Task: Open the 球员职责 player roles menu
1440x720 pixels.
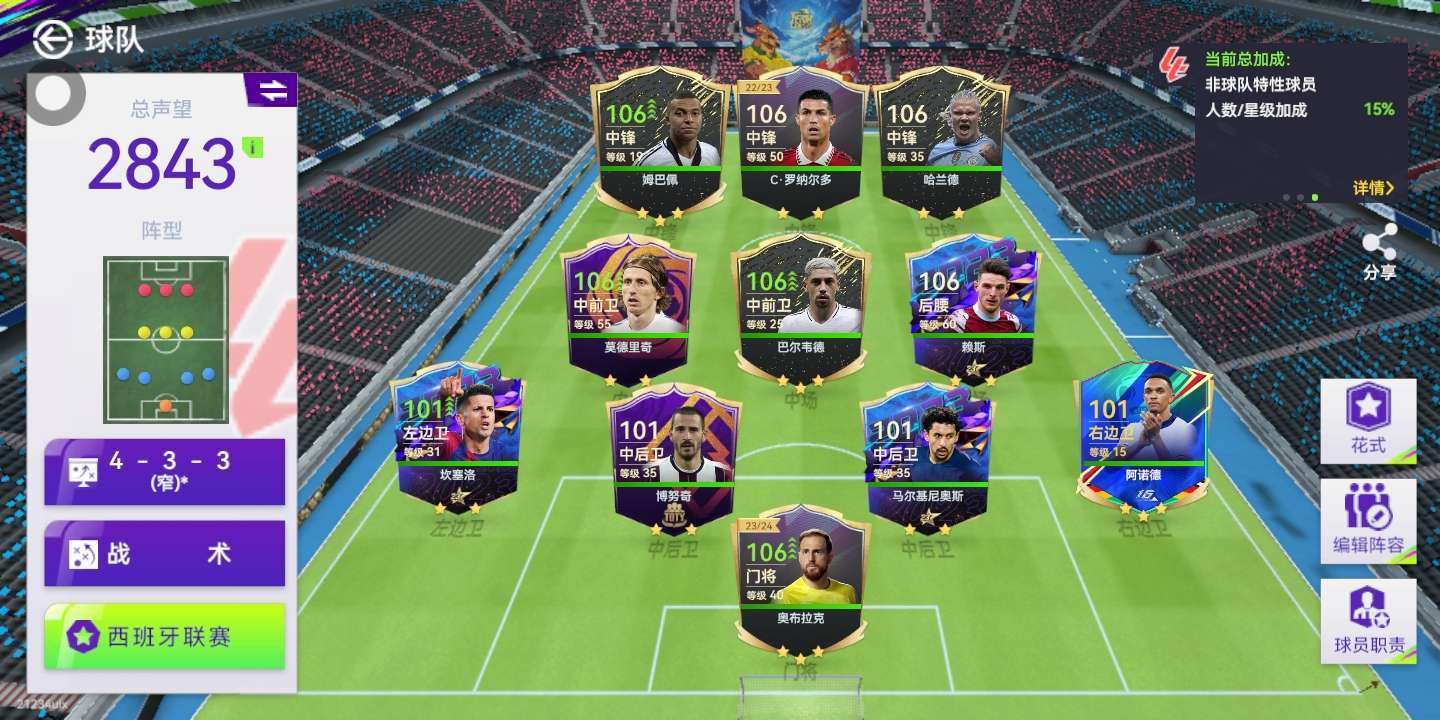Action: [1368, 621]
